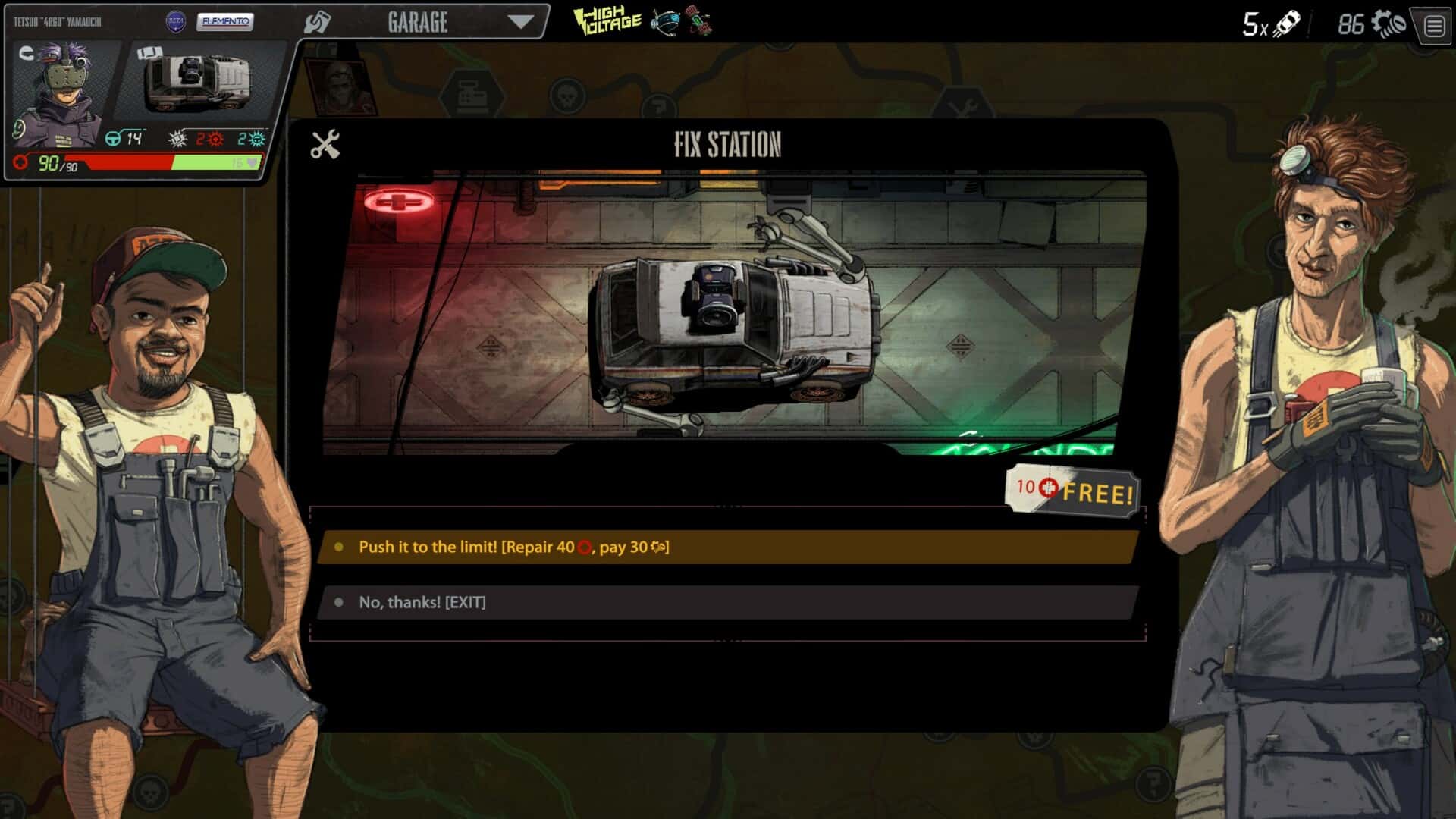Open the GARAGE location dropdown arrow
The width and height of the screenshot is (1456, 819).
pyautogui.click(x=520, y=22)
